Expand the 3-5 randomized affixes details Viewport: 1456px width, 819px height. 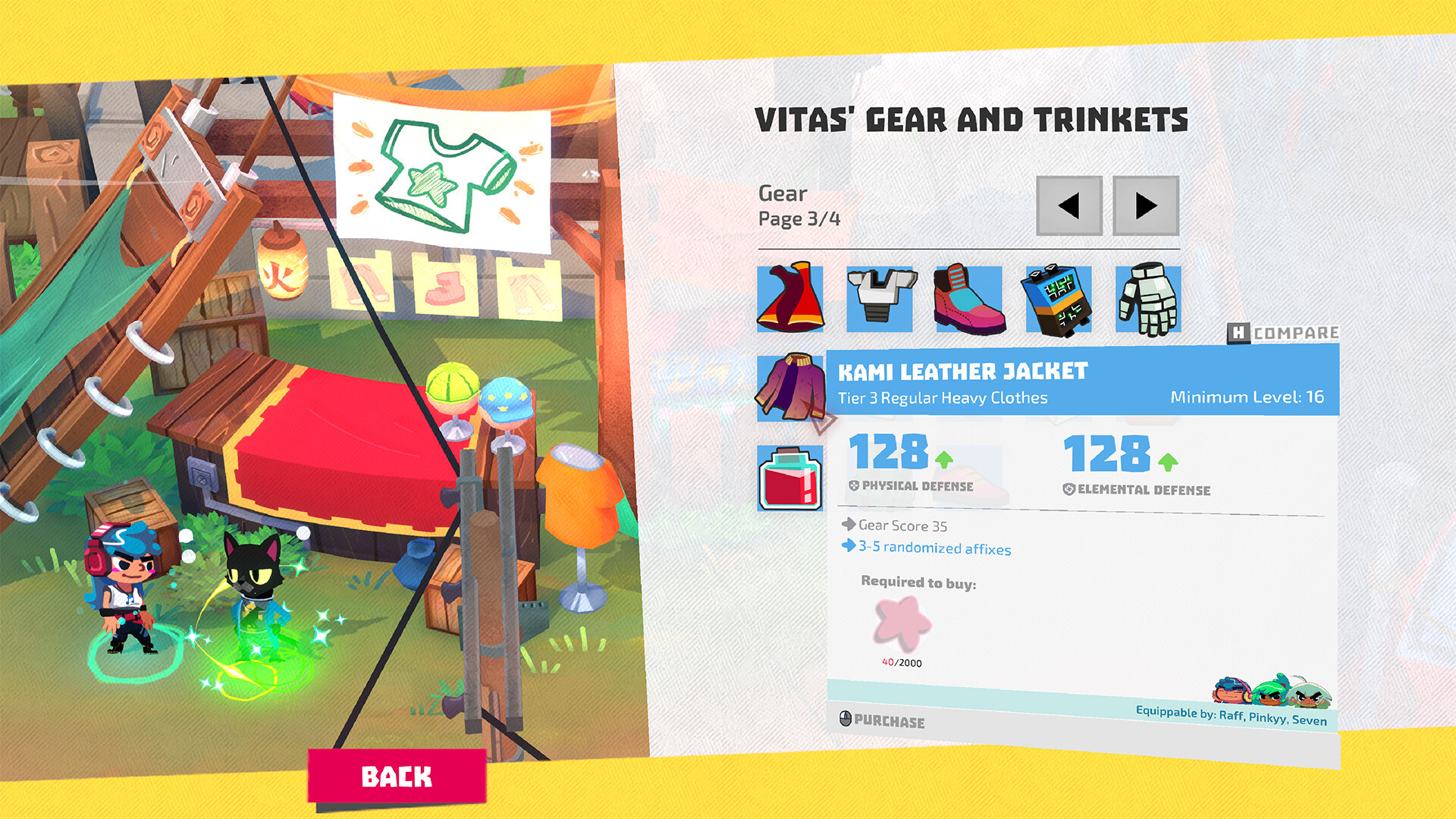point(933,549)
